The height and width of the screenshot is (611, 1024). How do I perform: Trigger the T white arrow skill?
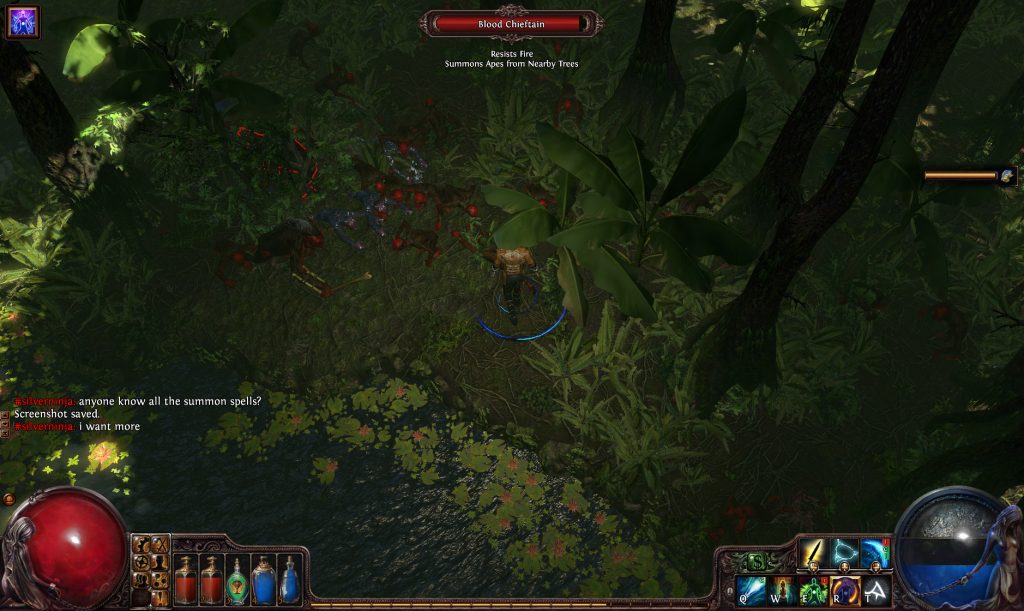tap(877, 591)
